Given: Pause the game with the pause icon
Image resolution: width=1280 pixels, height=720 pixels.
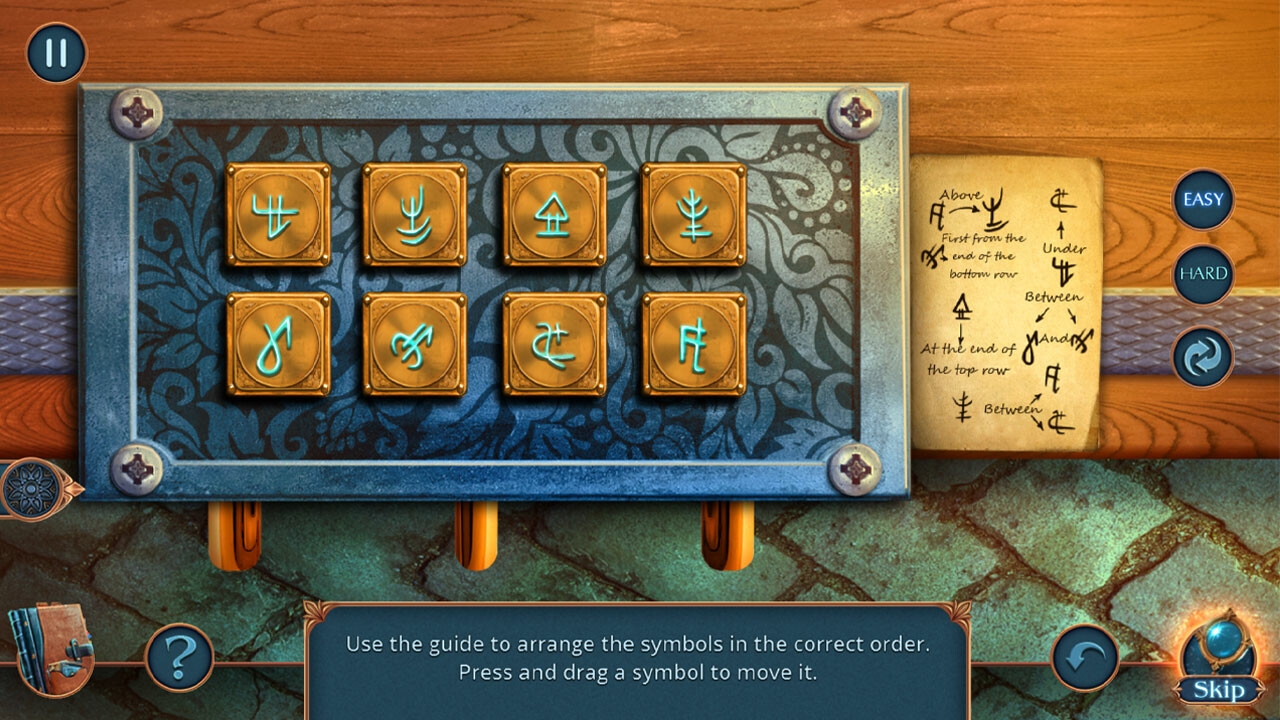Looking at the screenshot, I should coord(55,51).
